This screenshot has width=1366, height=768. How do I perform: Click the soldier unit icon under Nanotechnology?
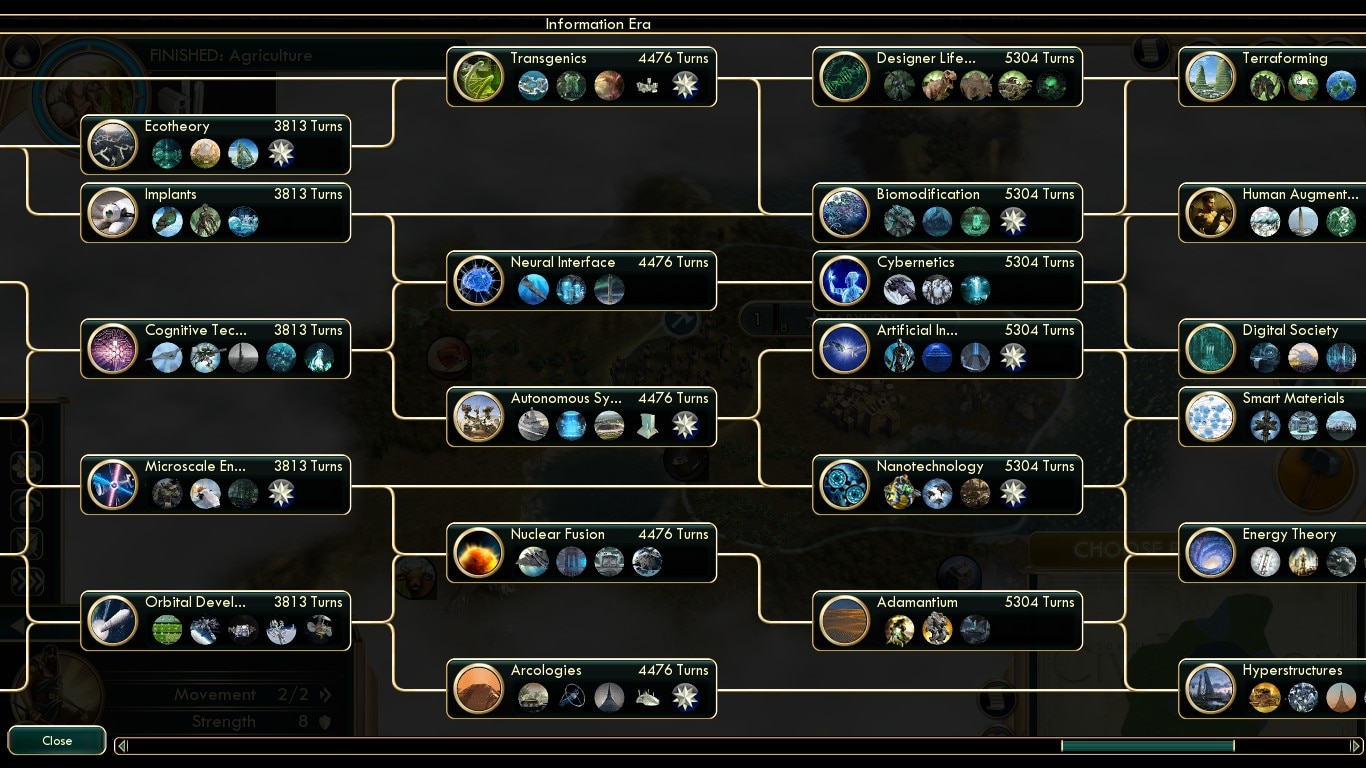[898, 492]
